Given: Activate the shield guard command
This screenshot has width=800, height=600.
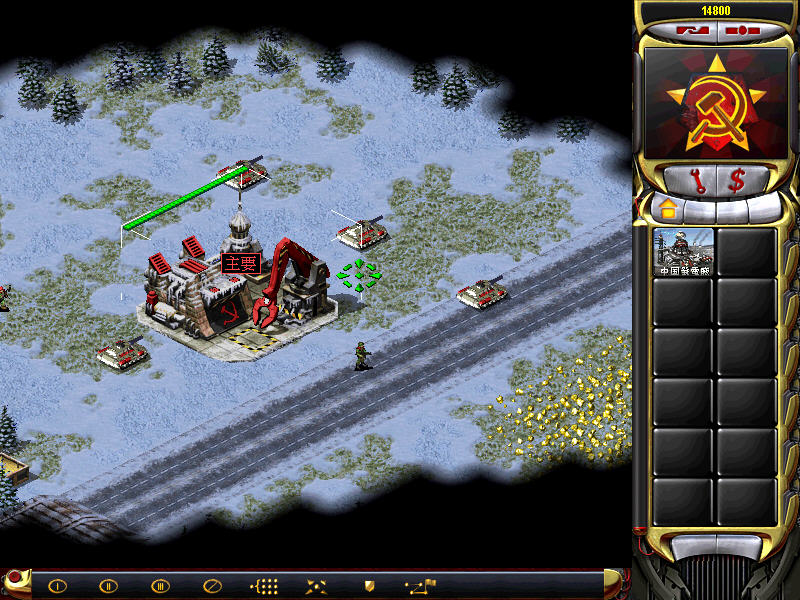Looking at the screenshot, I should click(368, 586).
